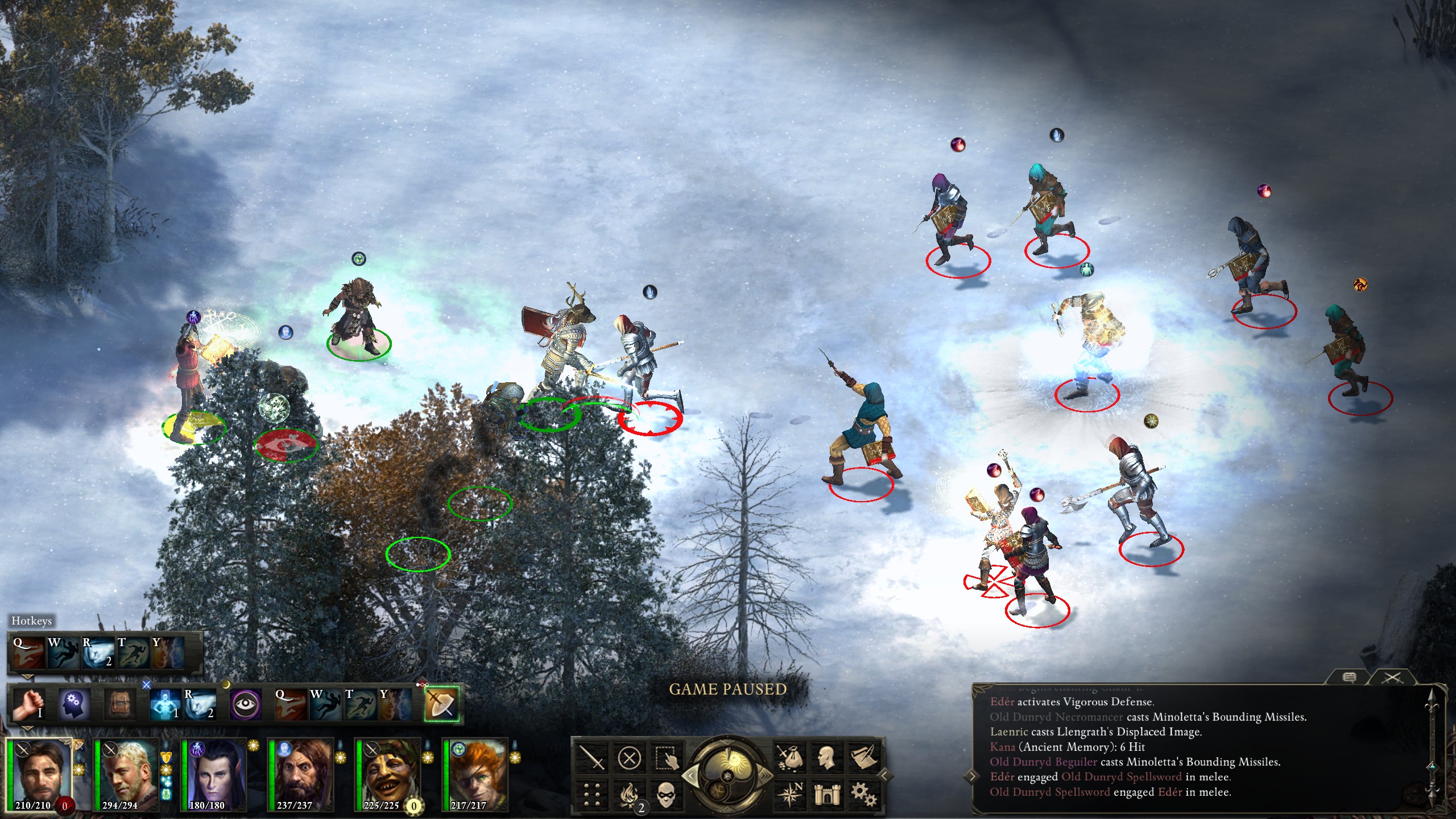Click the slow-speed arrow on the clock dial

692,776
